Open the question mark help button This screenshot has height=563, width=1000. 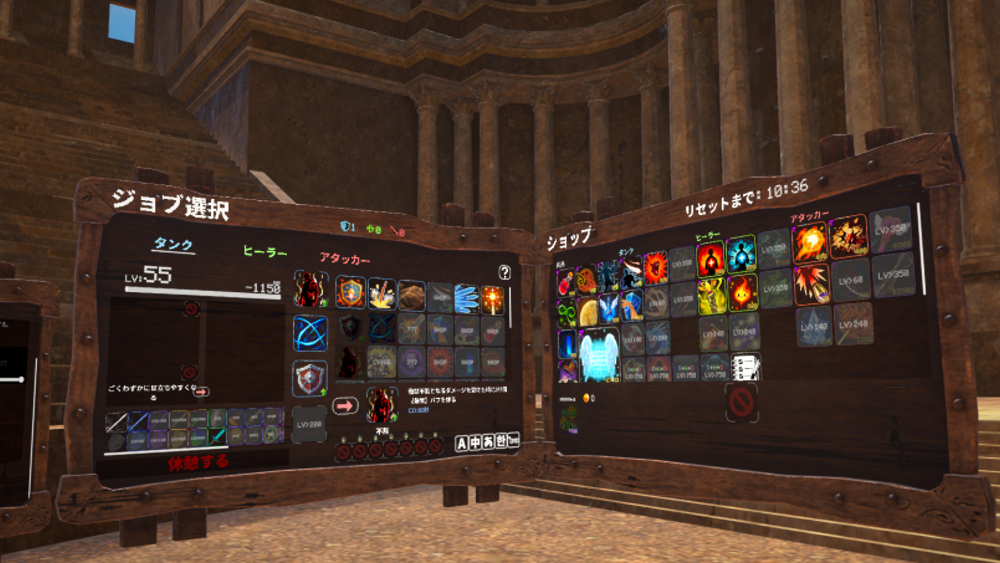[504, 272]
